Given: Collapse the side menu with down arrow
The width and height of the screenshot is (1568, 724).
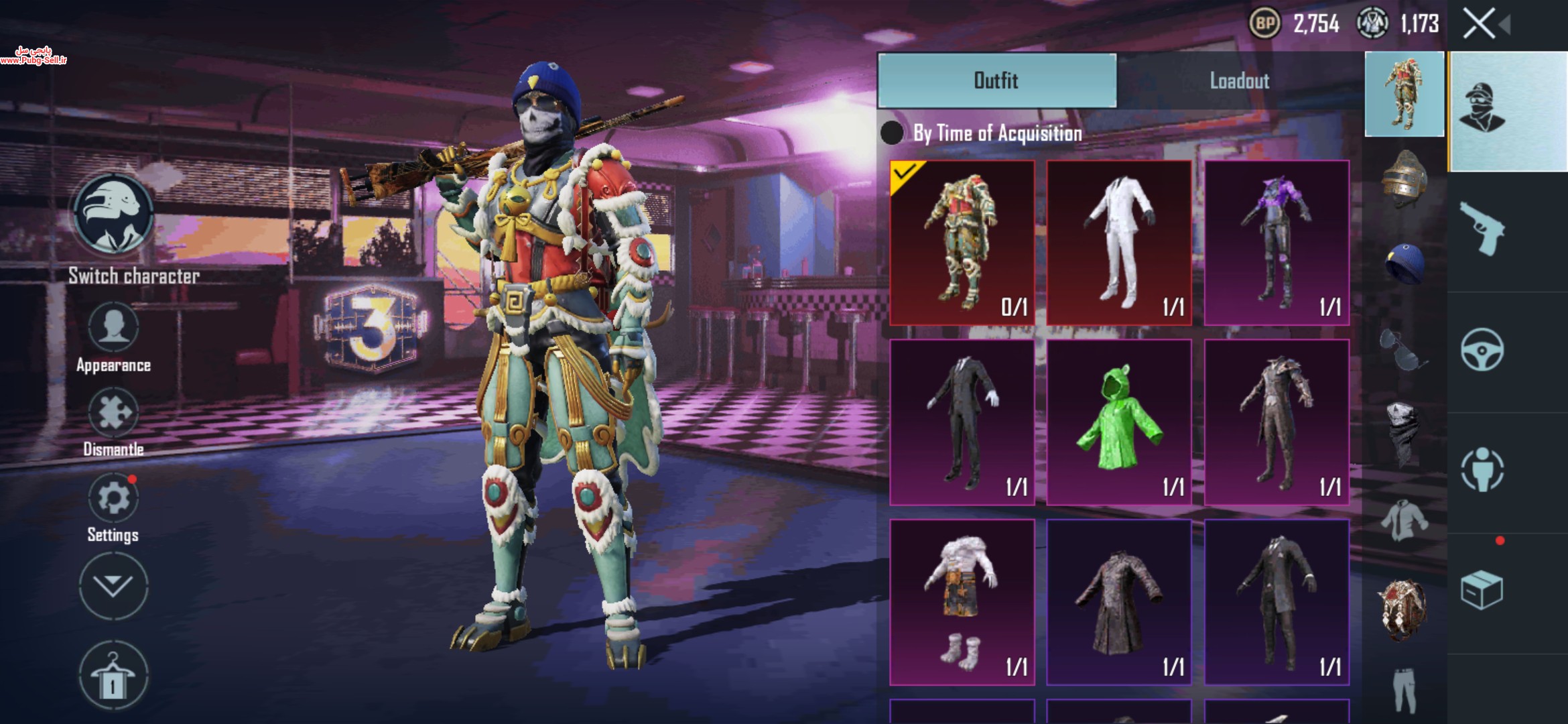Looking at the screenshot, I should (x=113, y=586).
